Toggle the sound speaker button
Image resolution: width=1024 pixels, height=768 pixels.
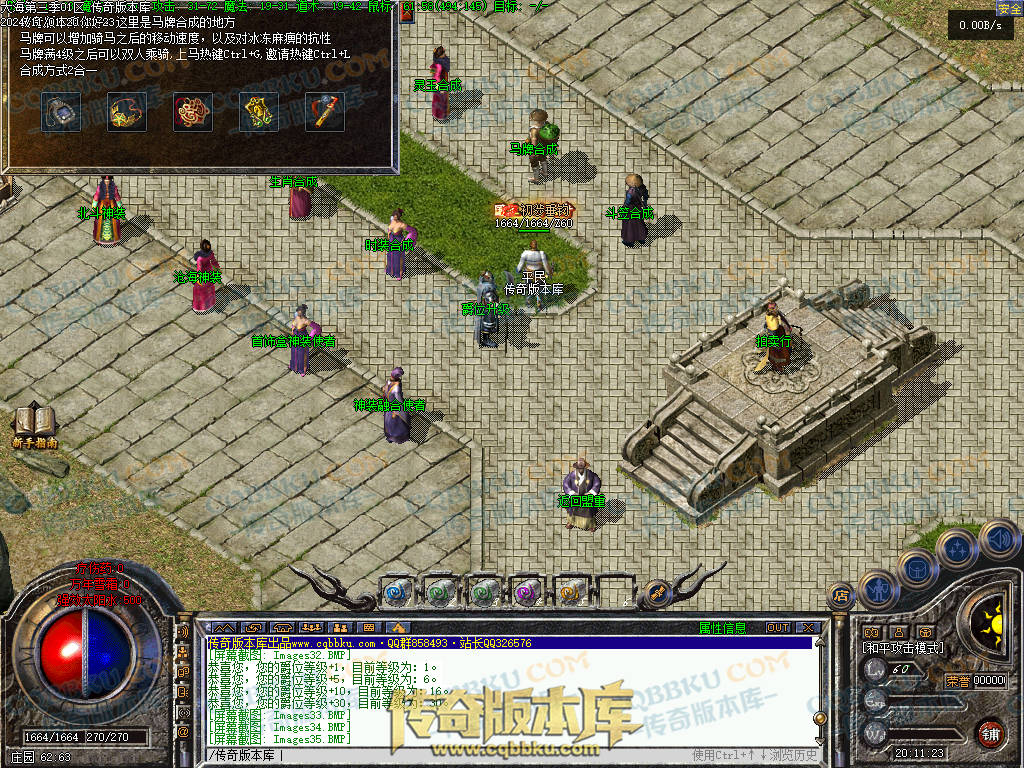click(x=997, y=540)
